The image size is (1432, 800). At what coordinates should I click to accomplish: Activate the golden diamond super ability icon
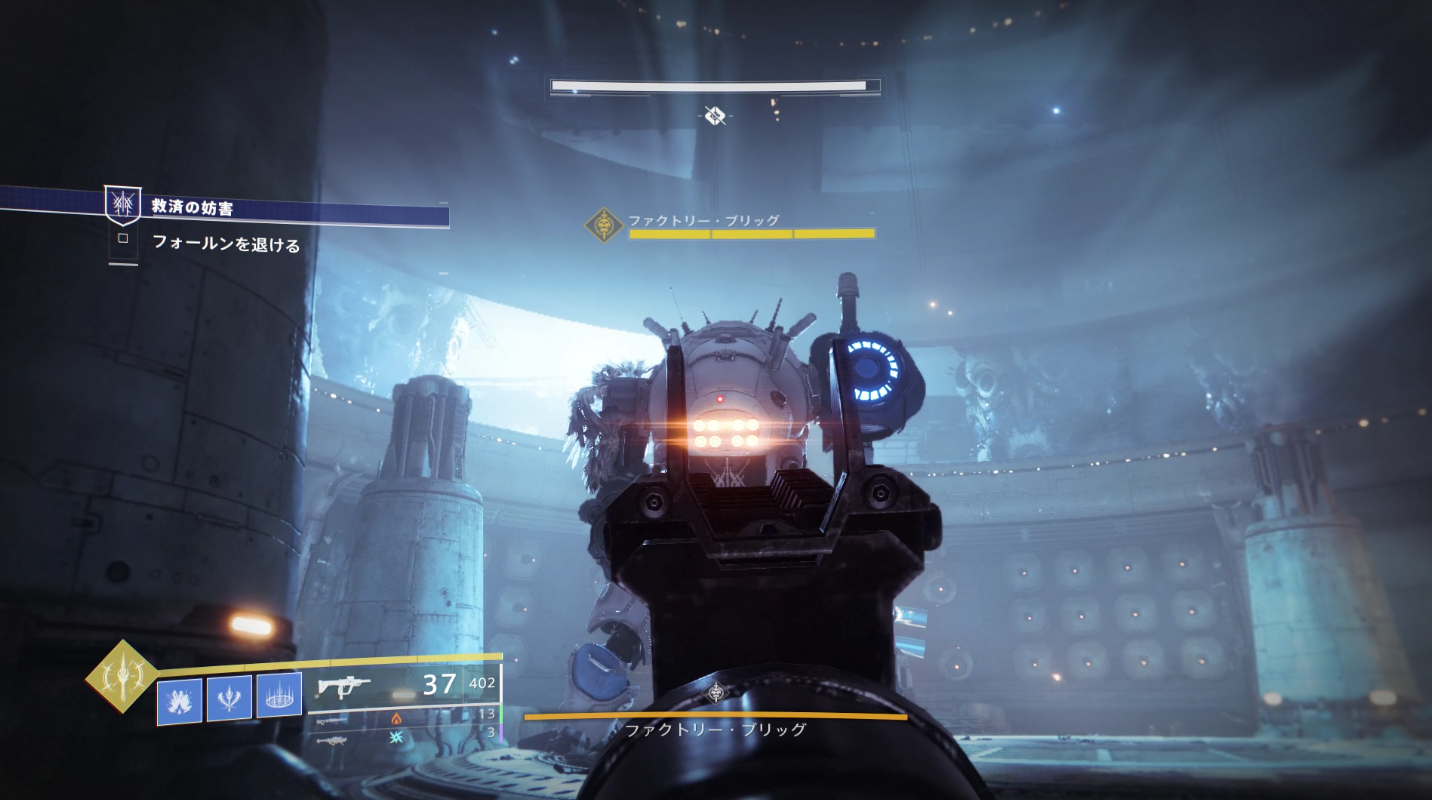pos(122,677)
